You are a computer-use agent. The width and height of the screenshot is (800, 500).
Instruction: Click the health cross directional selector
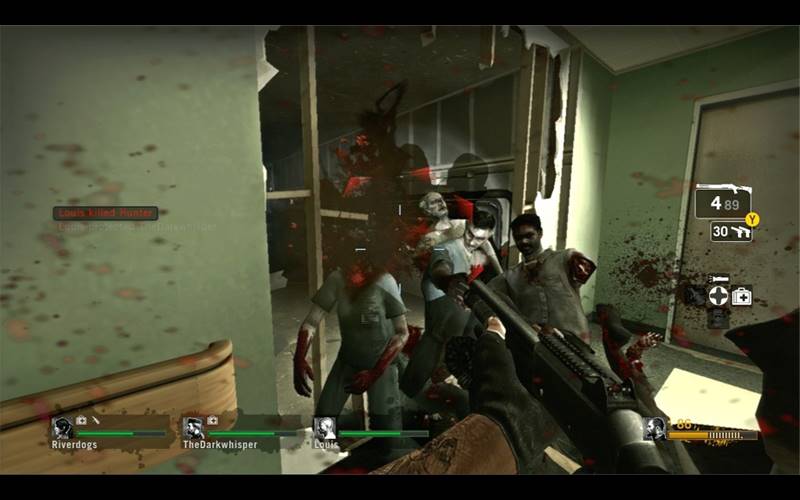tap(718, 296)
